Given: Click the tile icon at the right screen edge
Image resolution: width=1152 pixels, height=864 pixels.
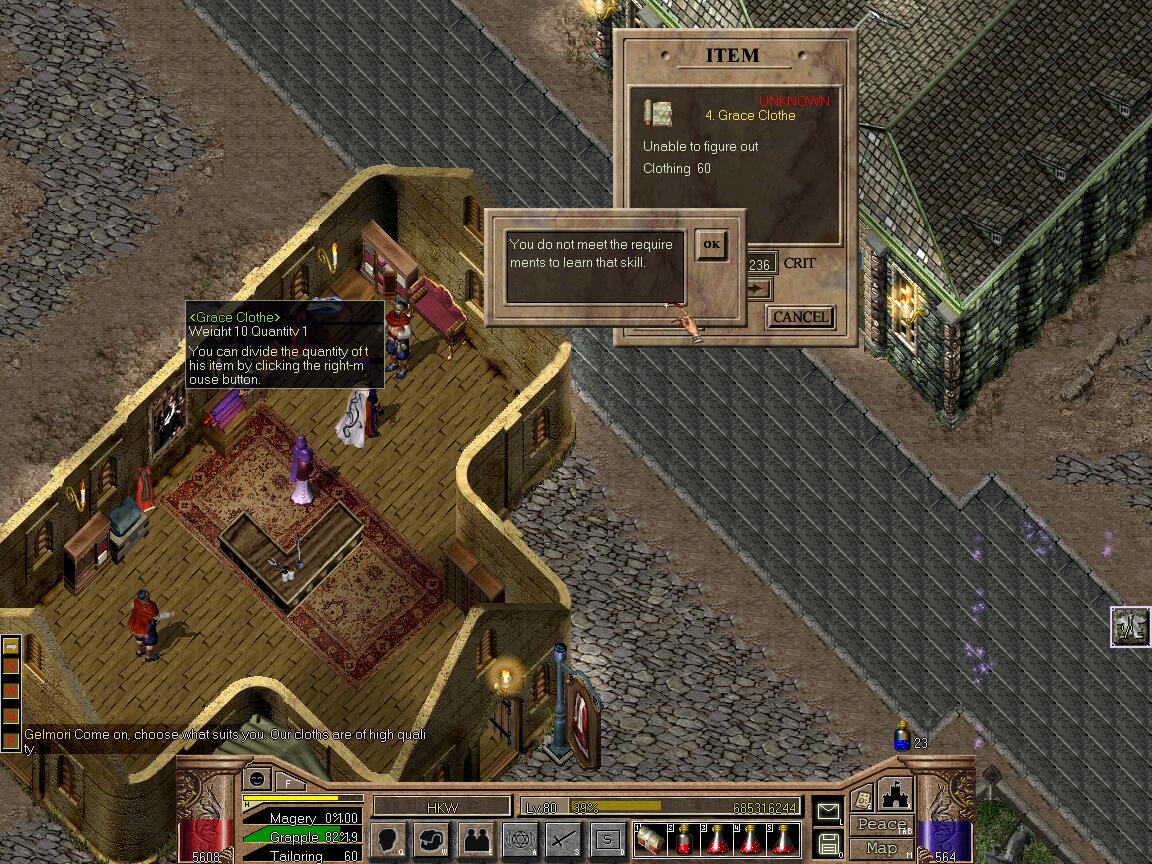Looking at the screenshot, I should pos(1130,627).
